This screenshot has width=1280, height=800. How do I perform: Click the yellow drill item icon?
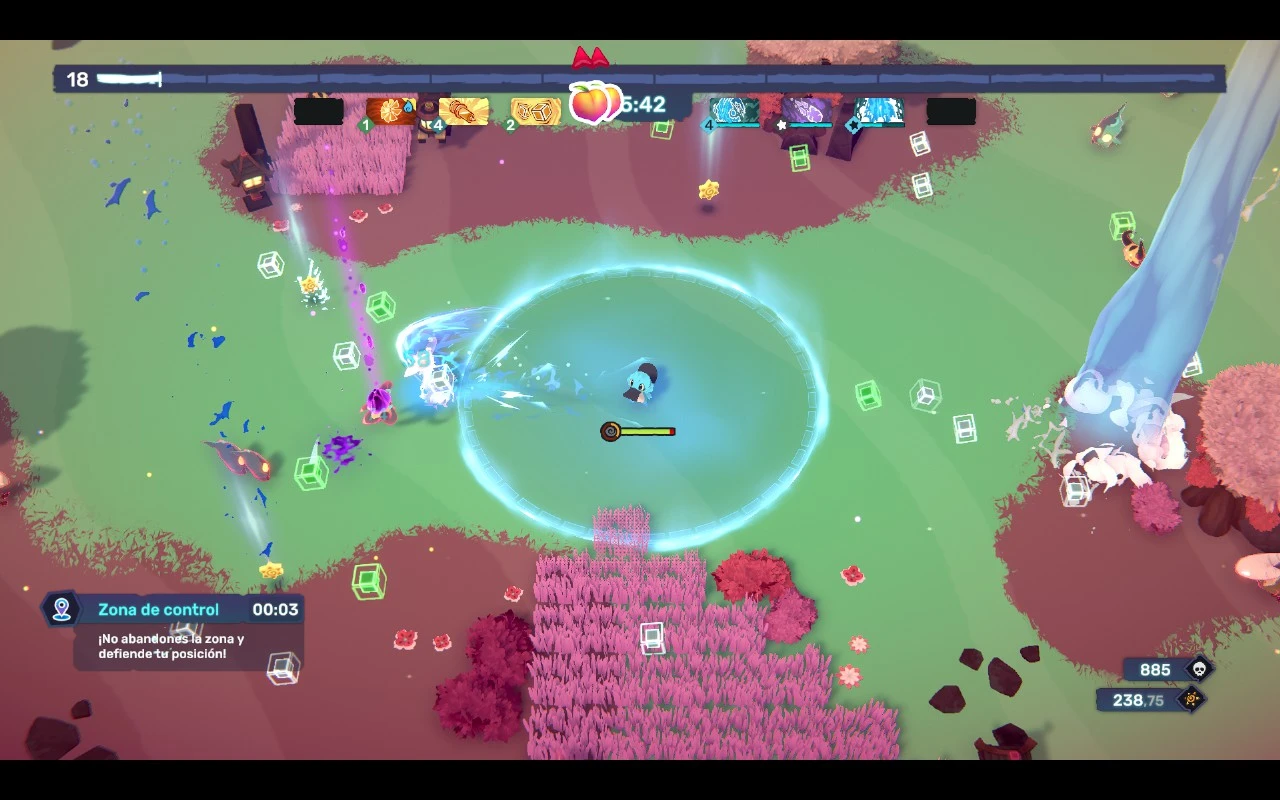[x=464, y=111]
